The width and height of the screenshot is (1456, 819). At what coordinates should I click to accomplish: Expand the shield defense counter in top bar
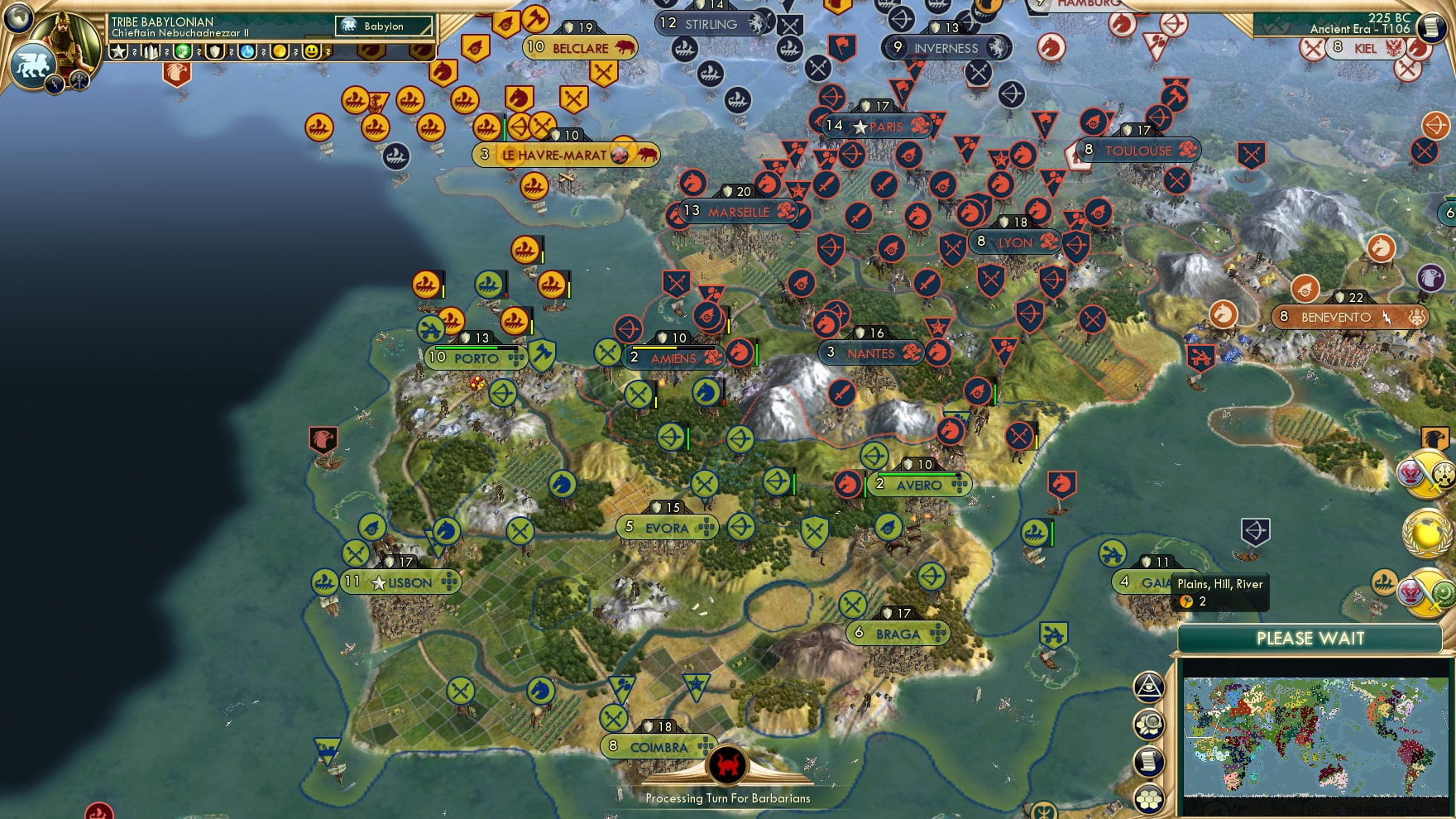pyautogui.click(x=214, y=51)
